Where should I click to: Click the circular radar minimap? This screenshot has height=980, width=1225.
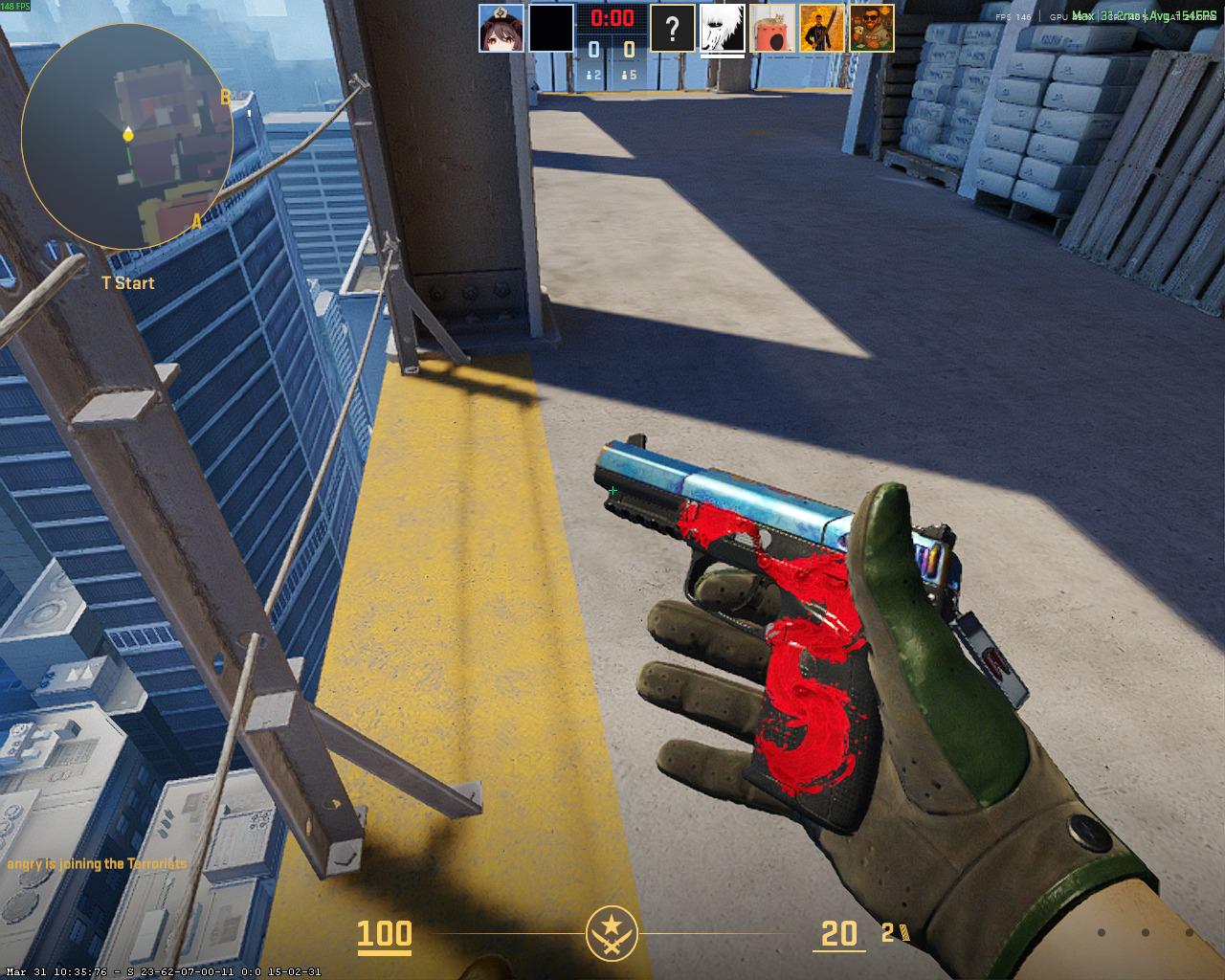tap(127, 137)
